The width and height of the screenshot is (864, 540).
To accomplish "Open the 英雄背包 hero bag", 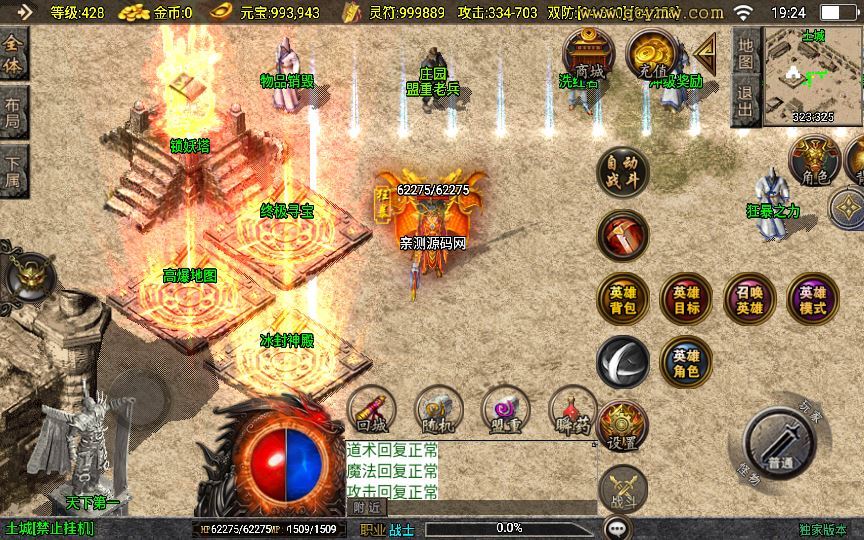I will coord(623,299).
